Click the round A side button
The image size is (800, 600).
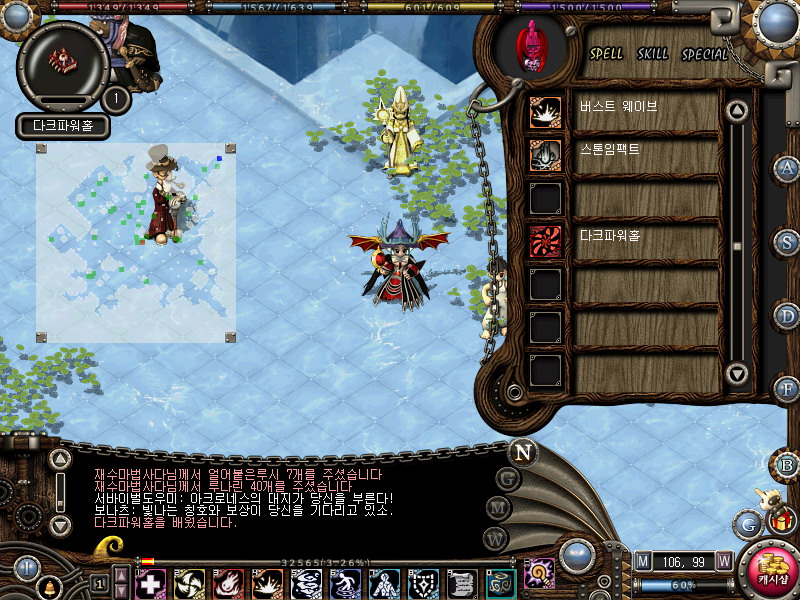point(787,168)
